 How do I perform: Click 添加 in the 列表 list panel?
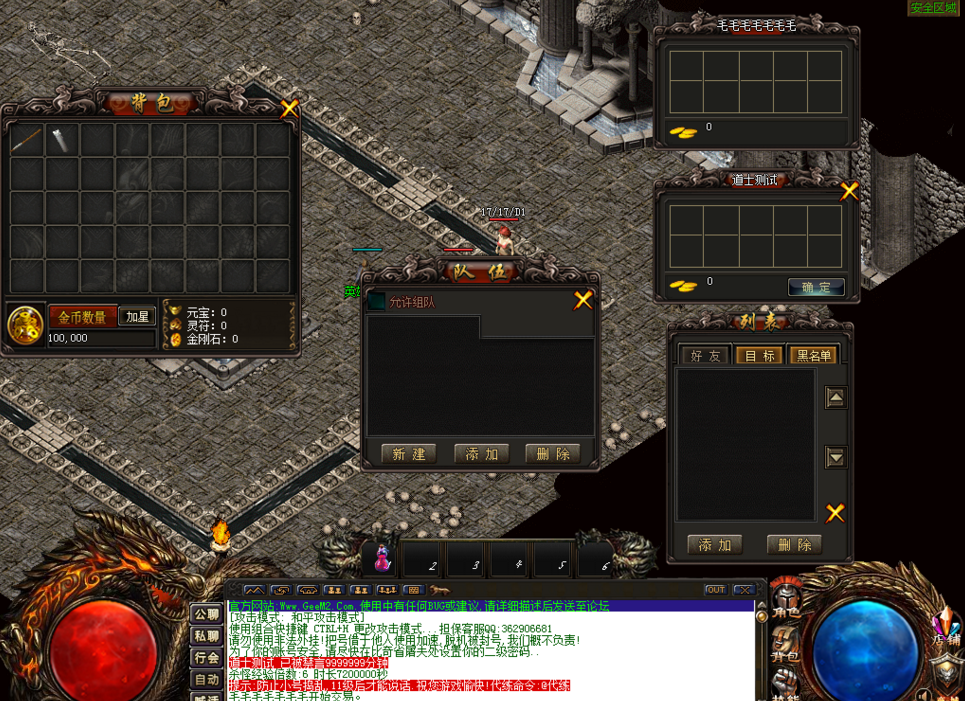click(714, 545)
